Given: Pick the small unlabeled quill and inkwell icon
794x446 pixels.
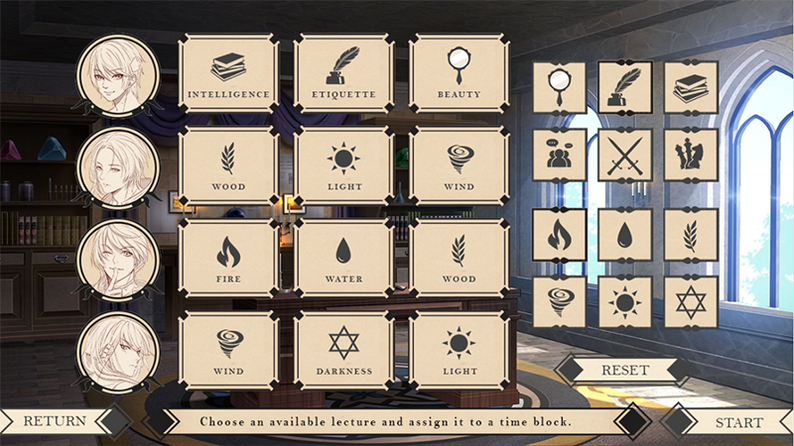Looking at the screenshot, I should (x=625, y=88).
